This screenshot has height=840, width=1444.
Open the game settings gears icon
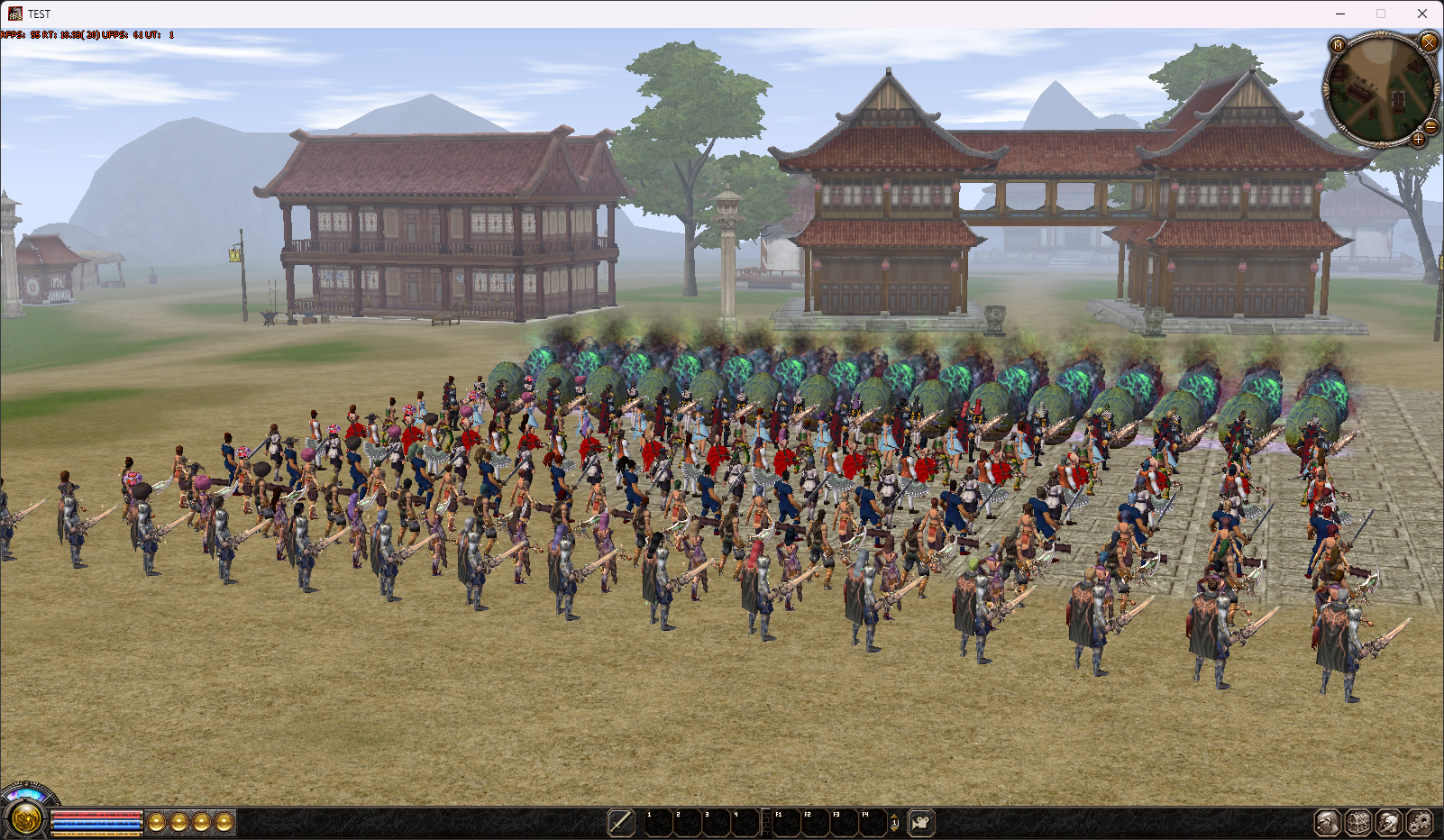[x=1419, y=822]
